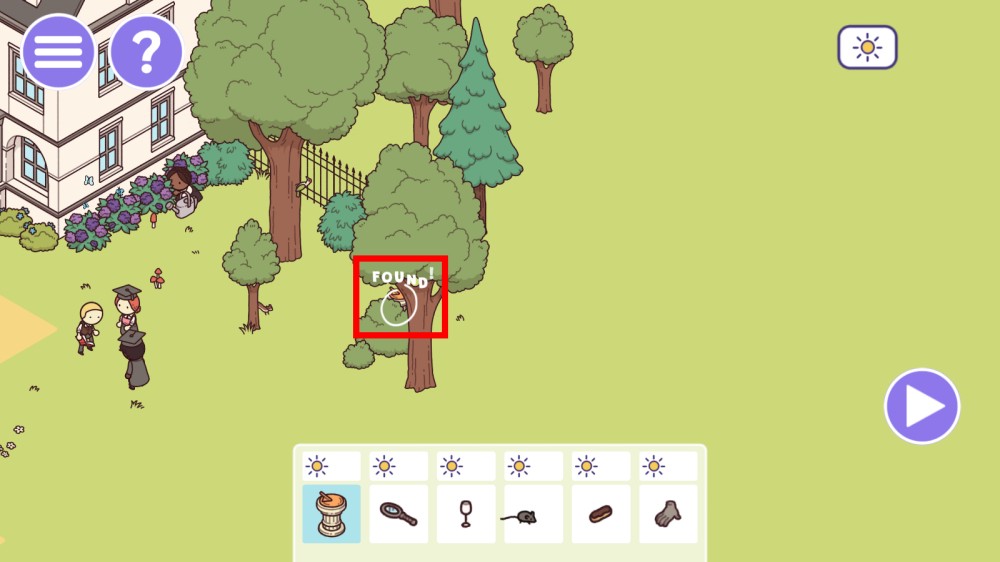Select the sundial item slot
The width and height of the screenshot is (1000, 562).
click(332, 514)
